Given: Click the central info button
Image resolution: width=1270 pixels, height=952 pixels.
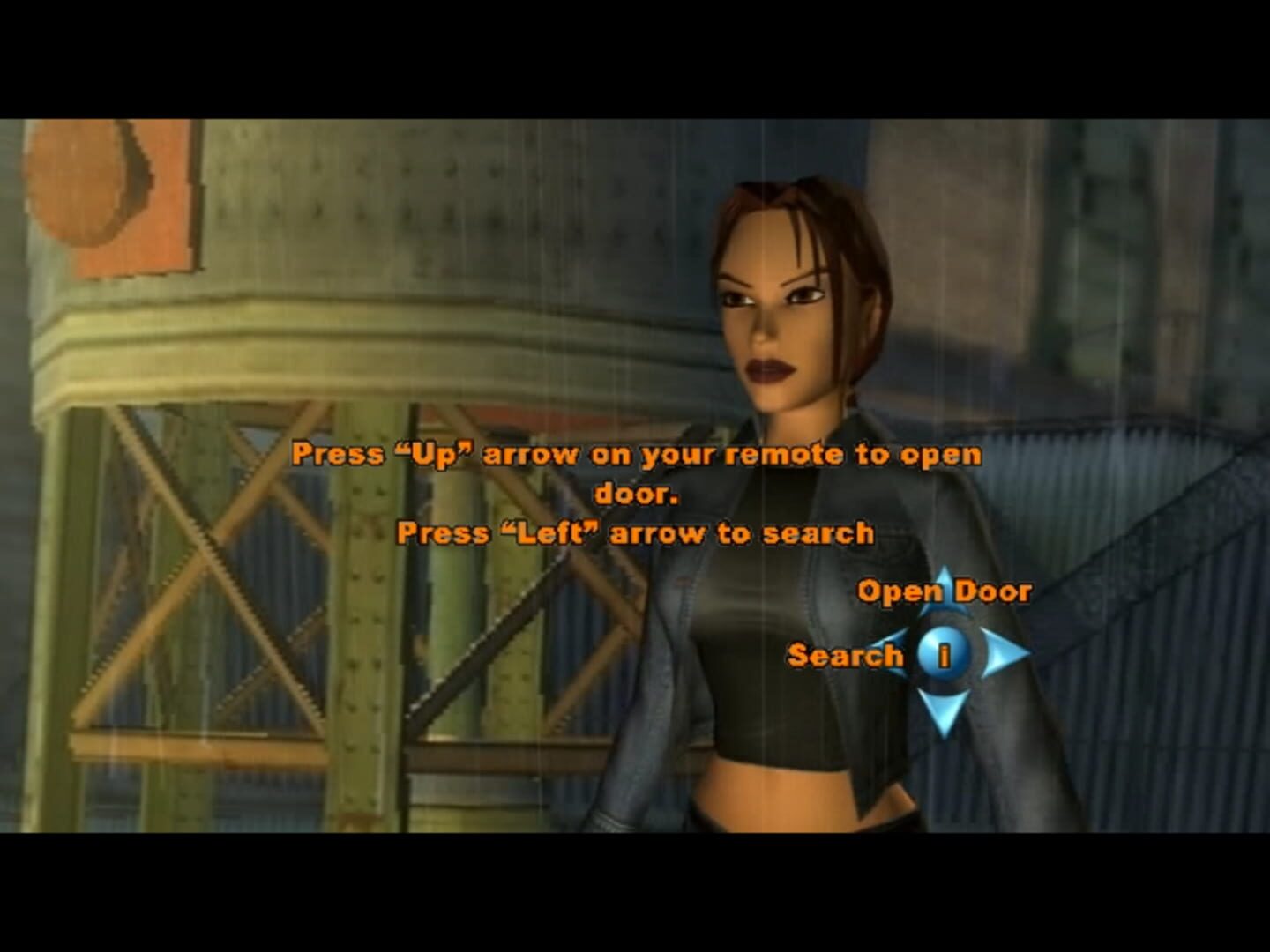Looking at the screenshot, I should pos(944,655).
